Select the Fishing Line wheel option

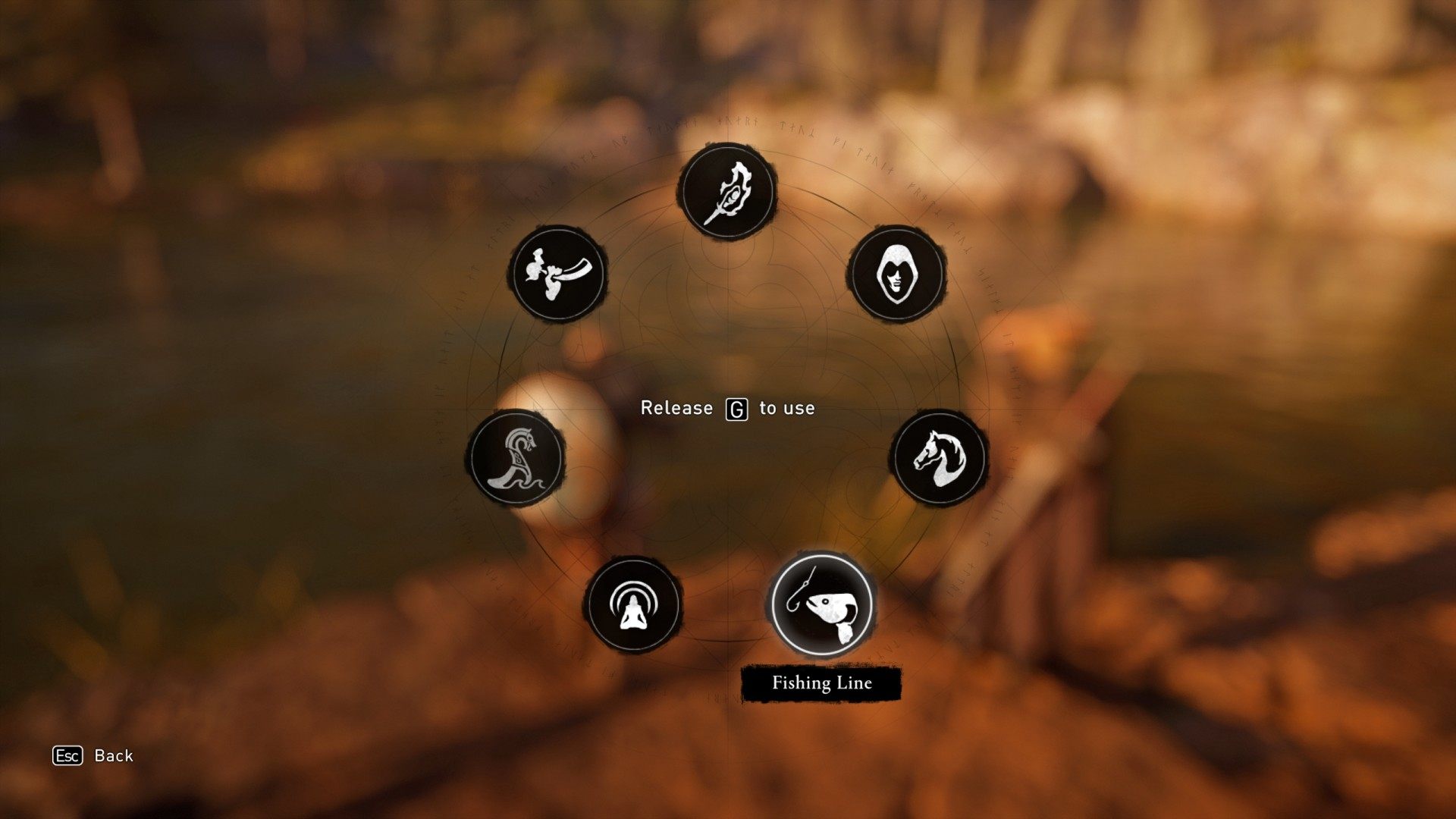coord(821,604)
